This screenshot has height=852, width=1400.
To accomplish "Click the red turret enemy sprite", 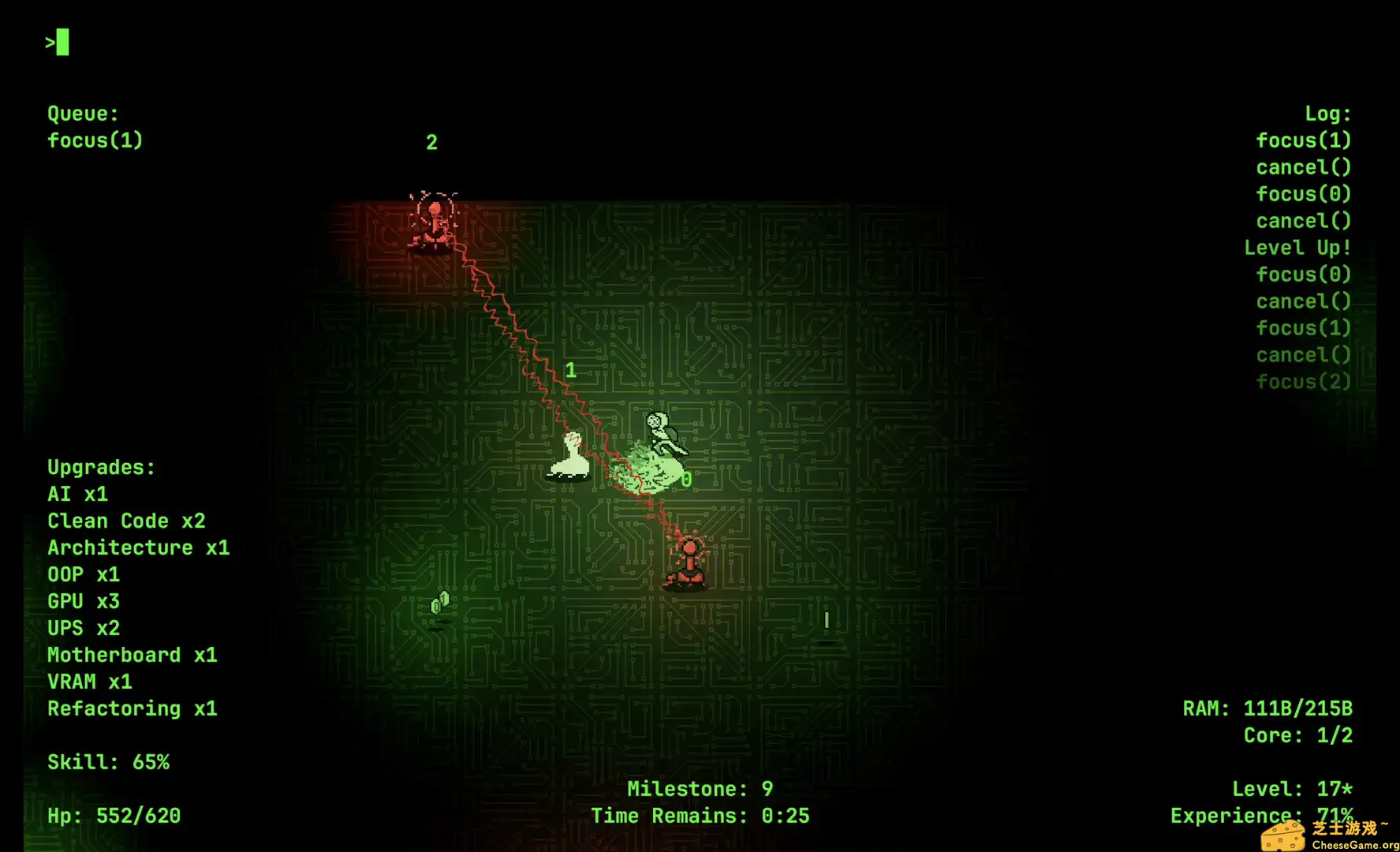I will (x=686, y=560).
